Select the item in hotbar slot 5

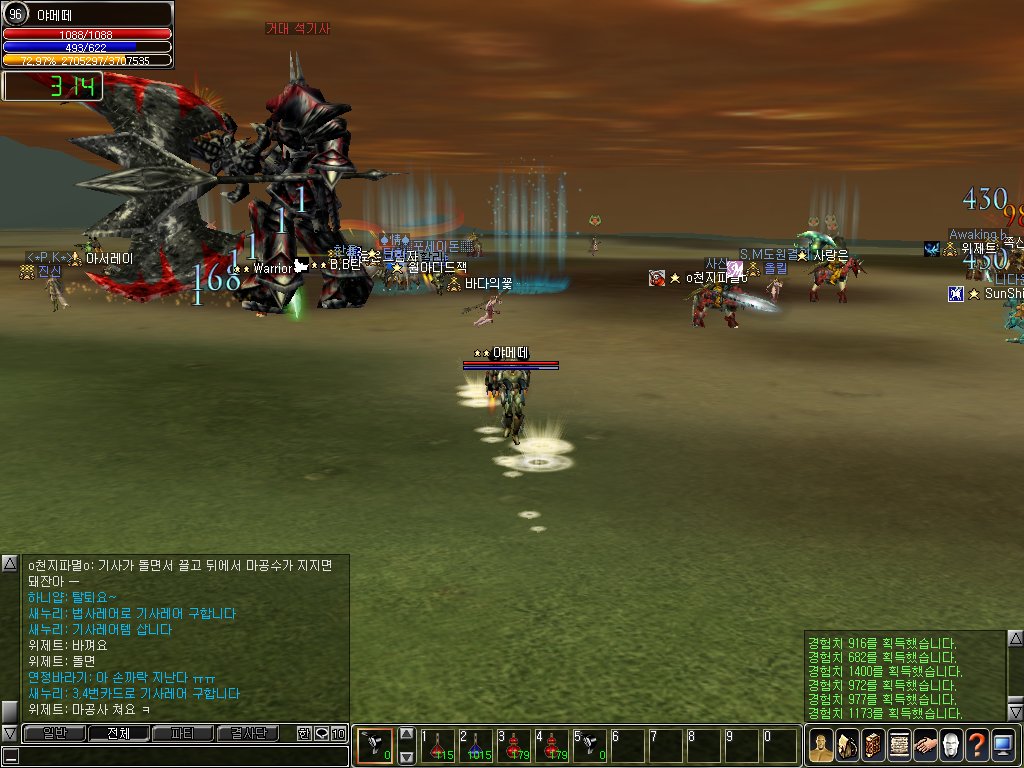point(590,746)
